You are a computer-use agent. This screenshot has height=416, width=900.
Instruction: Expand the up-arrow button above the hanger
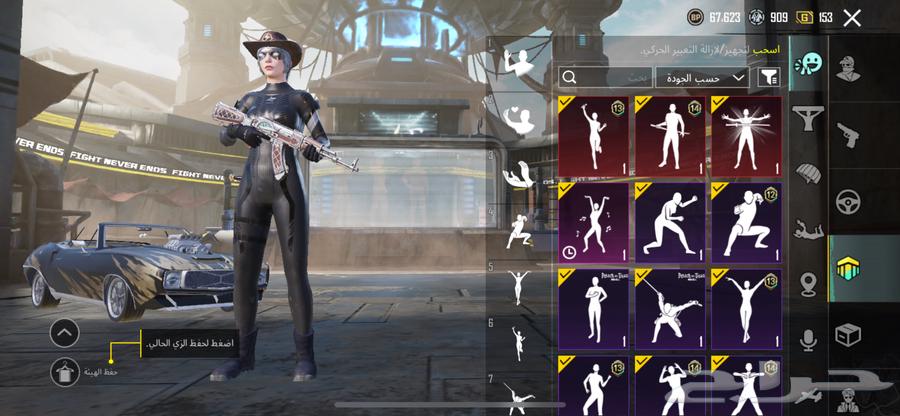pyautogui.click(x=64, y=332)
